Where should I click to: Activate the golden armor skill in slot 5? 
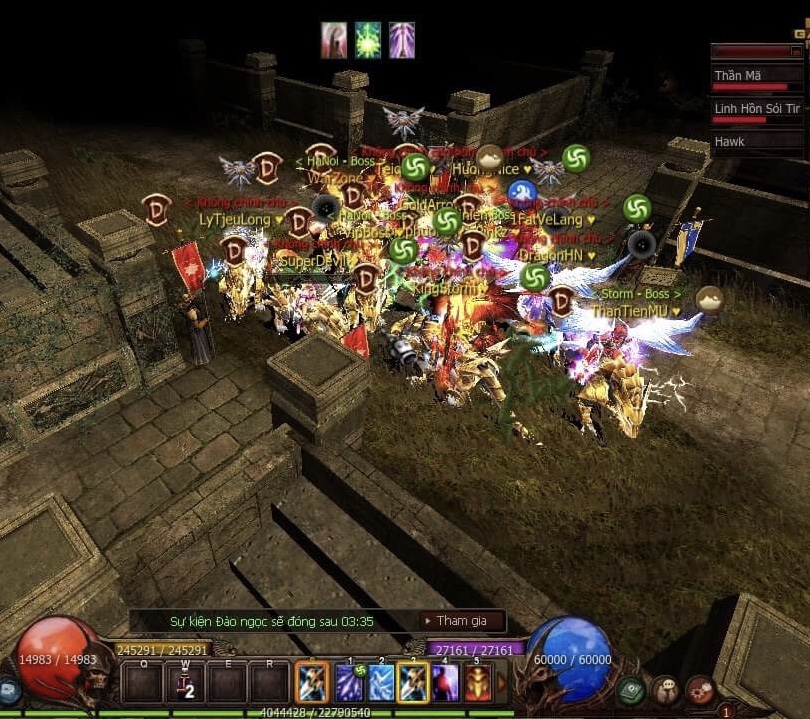coord(477,683)
